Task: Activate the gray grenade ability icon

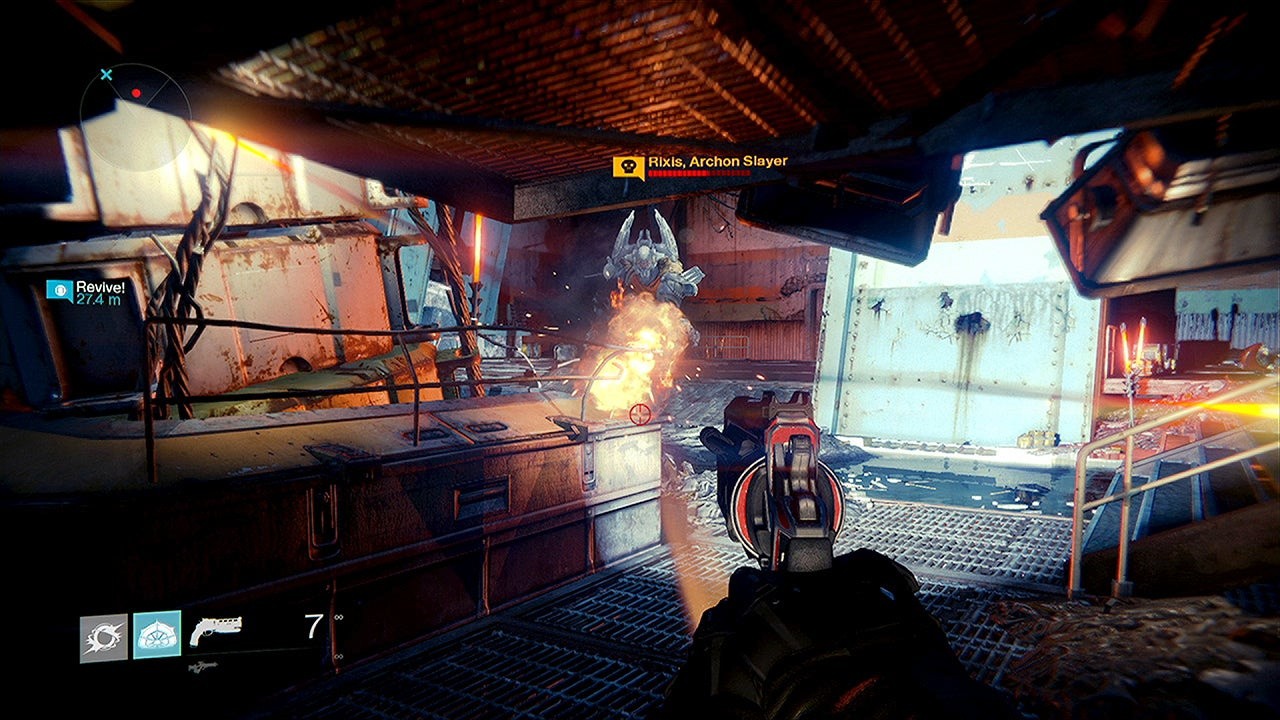Action: (x=104, y=638)
